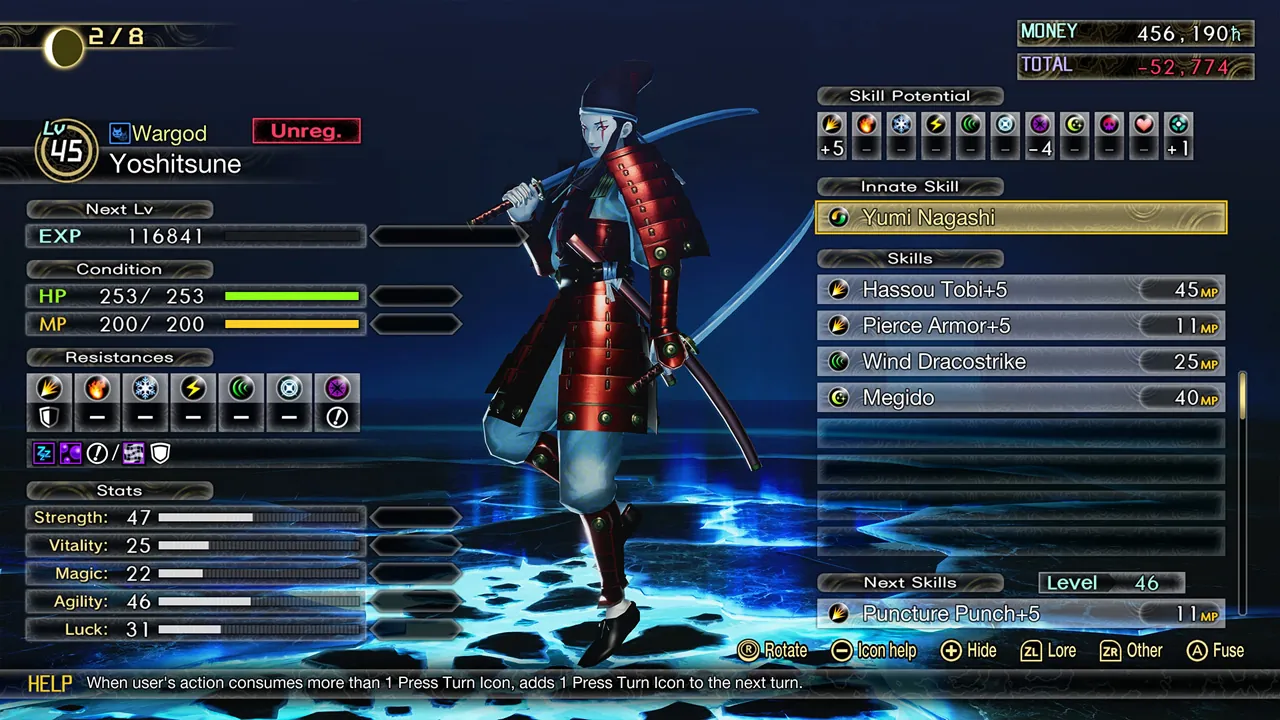The height and width of the screenshot is (720, 1280).
Task: Click the Wind Dracostrike force skill icon
Action: tap(840, 361)
